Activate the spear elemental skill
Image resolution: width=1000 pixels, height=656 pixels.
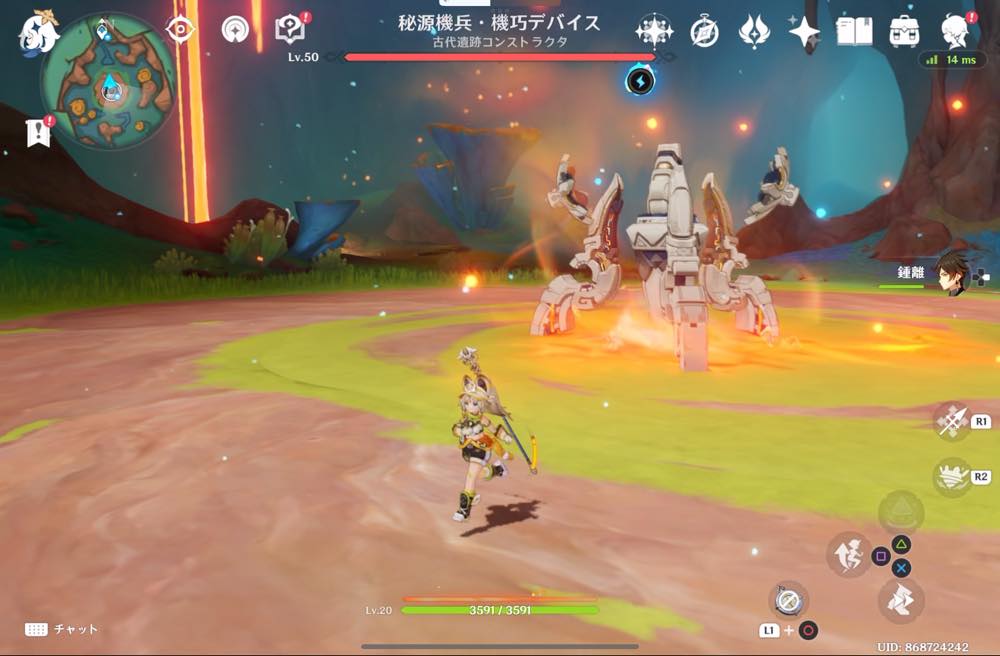(952, 421)
